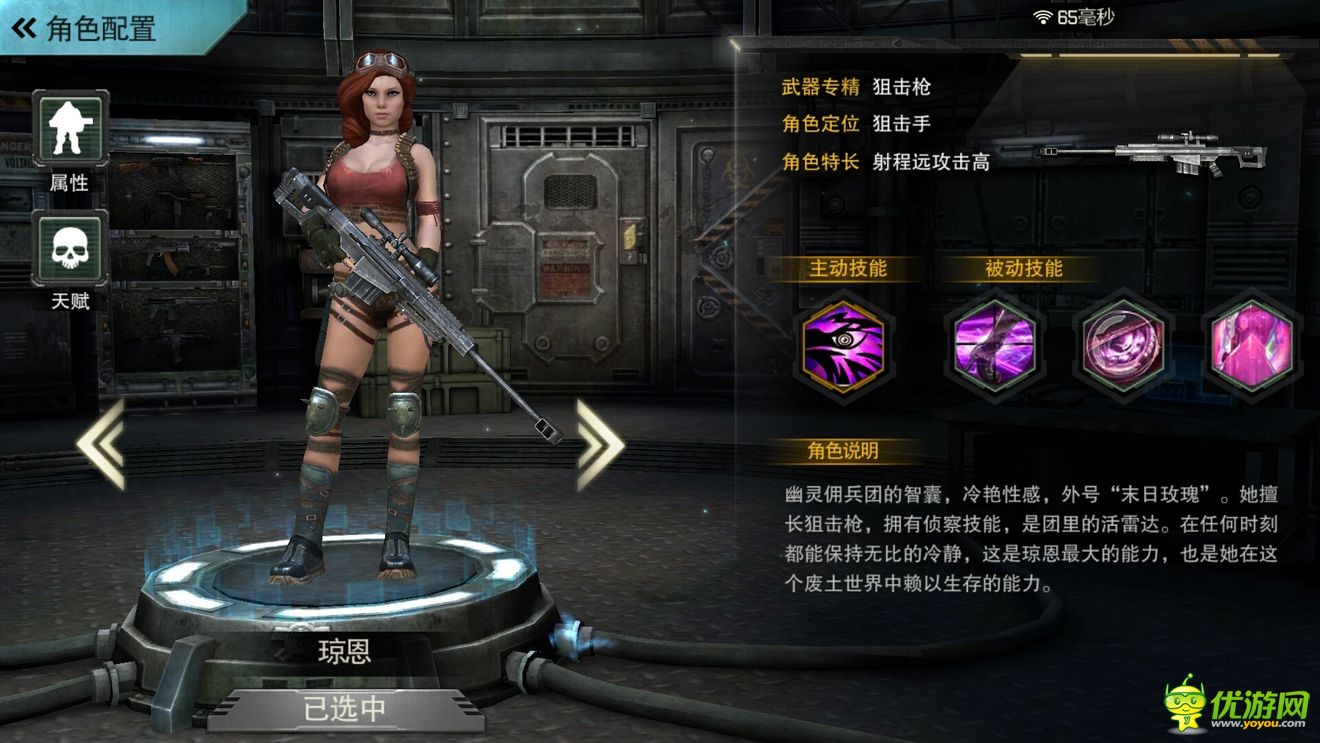Switch to the next character with right arrow
The image size is (1320, 743).
[x=599, y=444]
